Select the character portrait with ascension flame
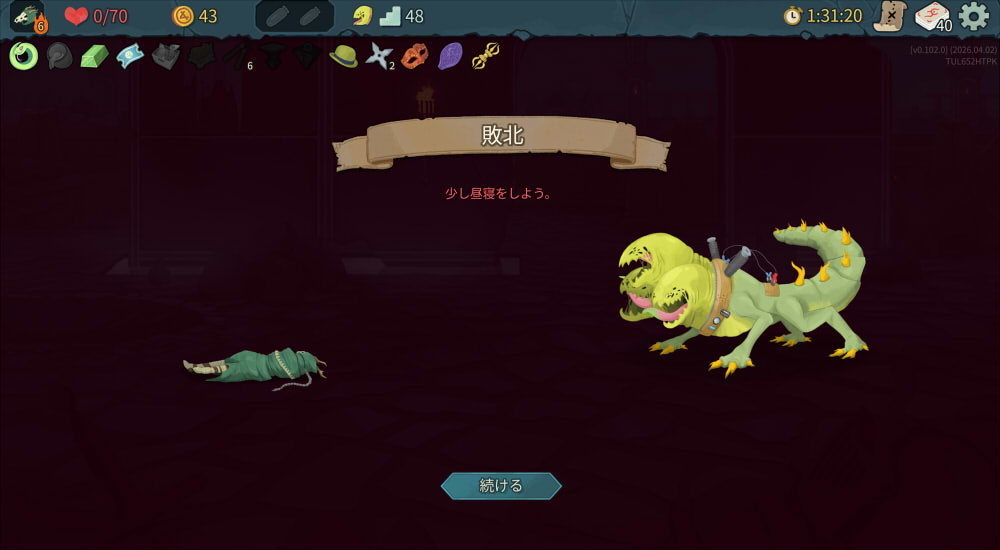Screen dimensions: 1000x550 pyautogui.click(x=27, y=17)
